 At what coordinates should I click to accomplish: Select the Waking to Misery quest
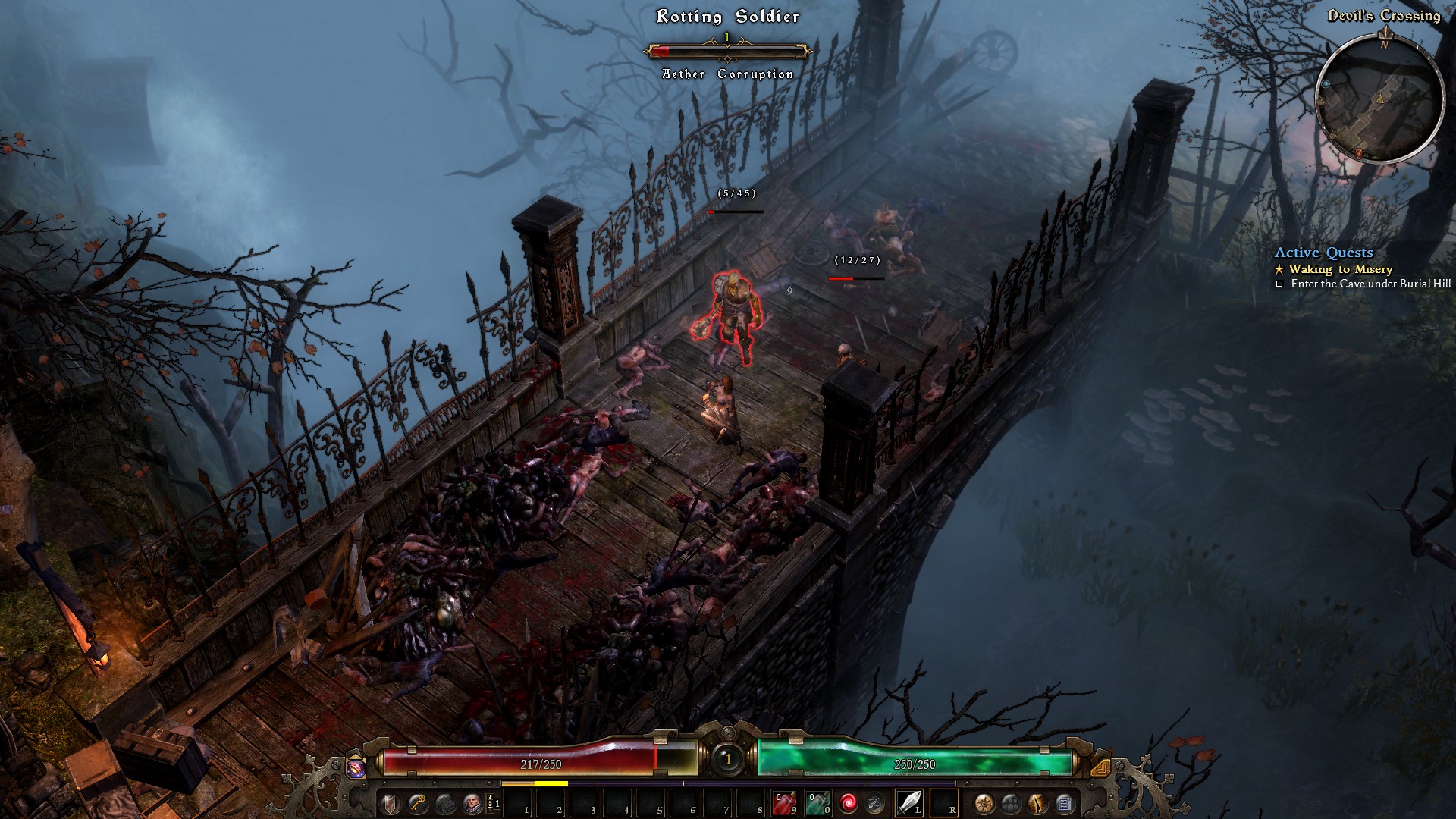point(1340,269)
